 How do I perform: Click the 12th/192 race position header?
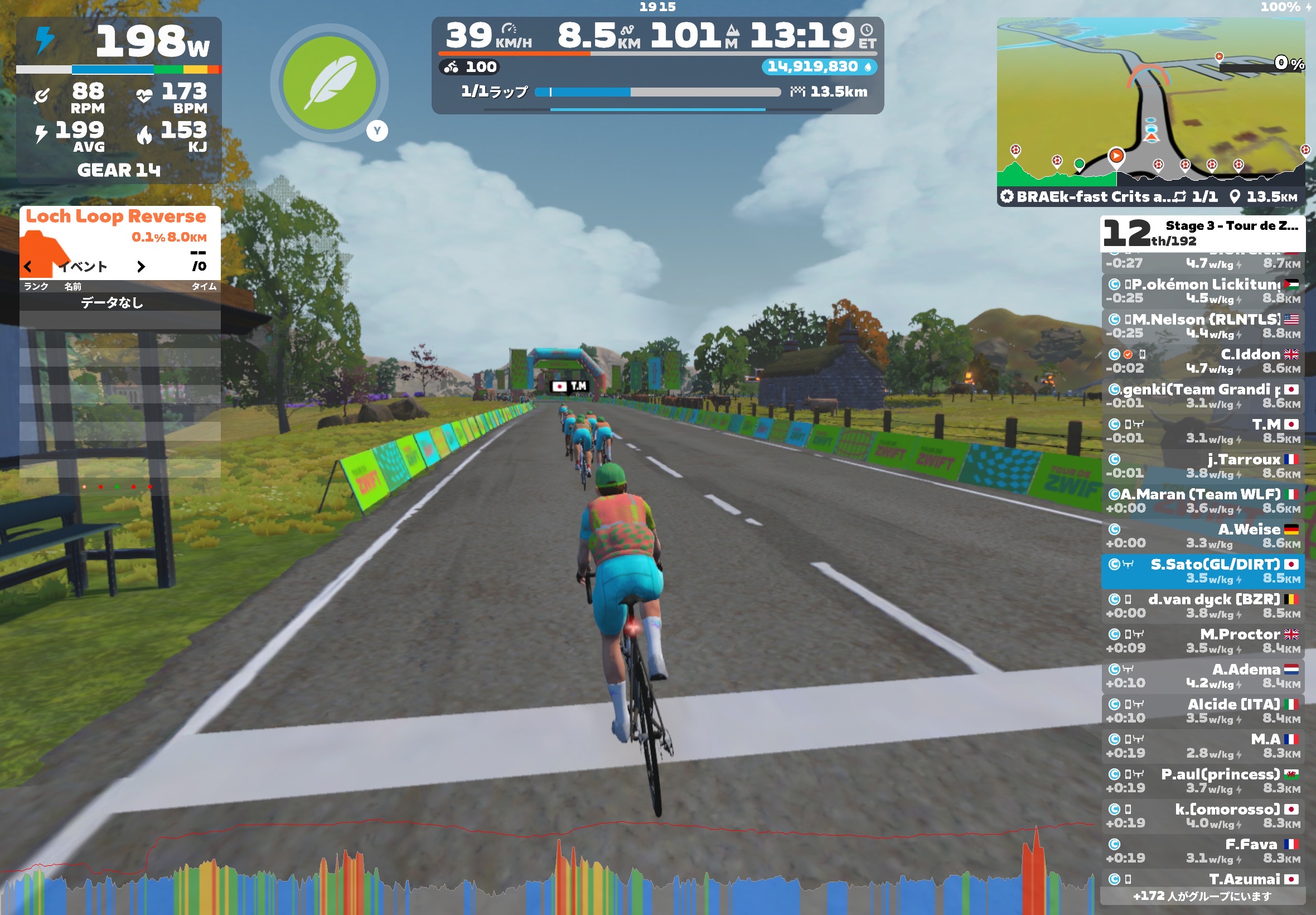[x=1202, y=233]
